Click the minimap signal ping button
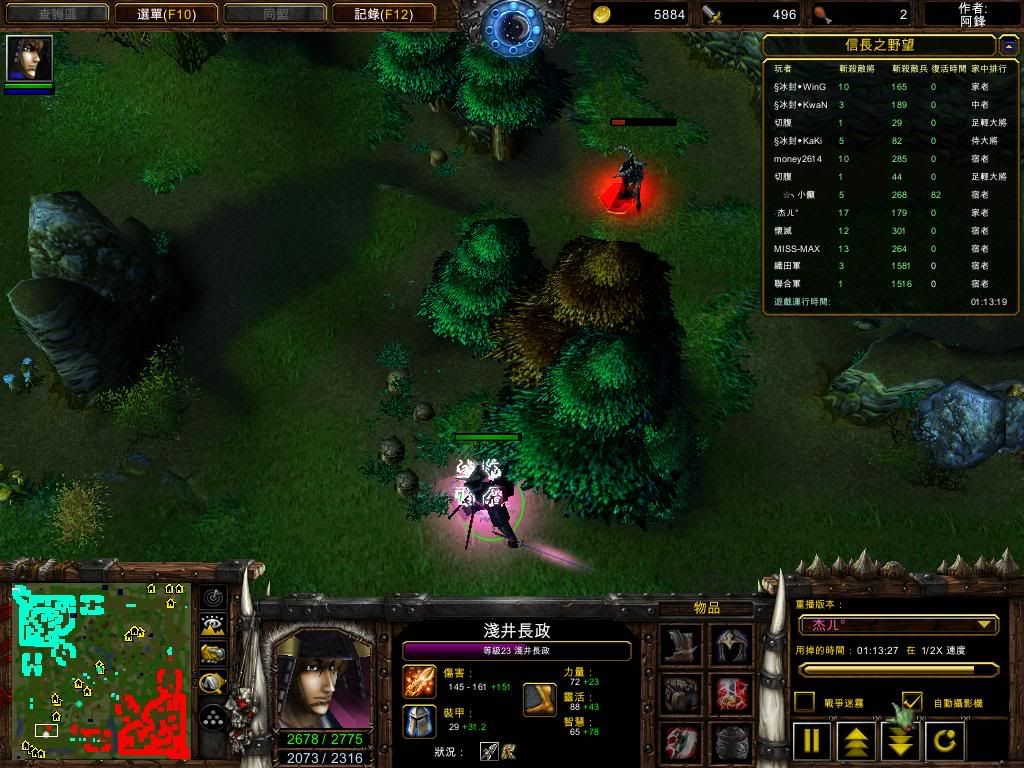 coord(213,598)
